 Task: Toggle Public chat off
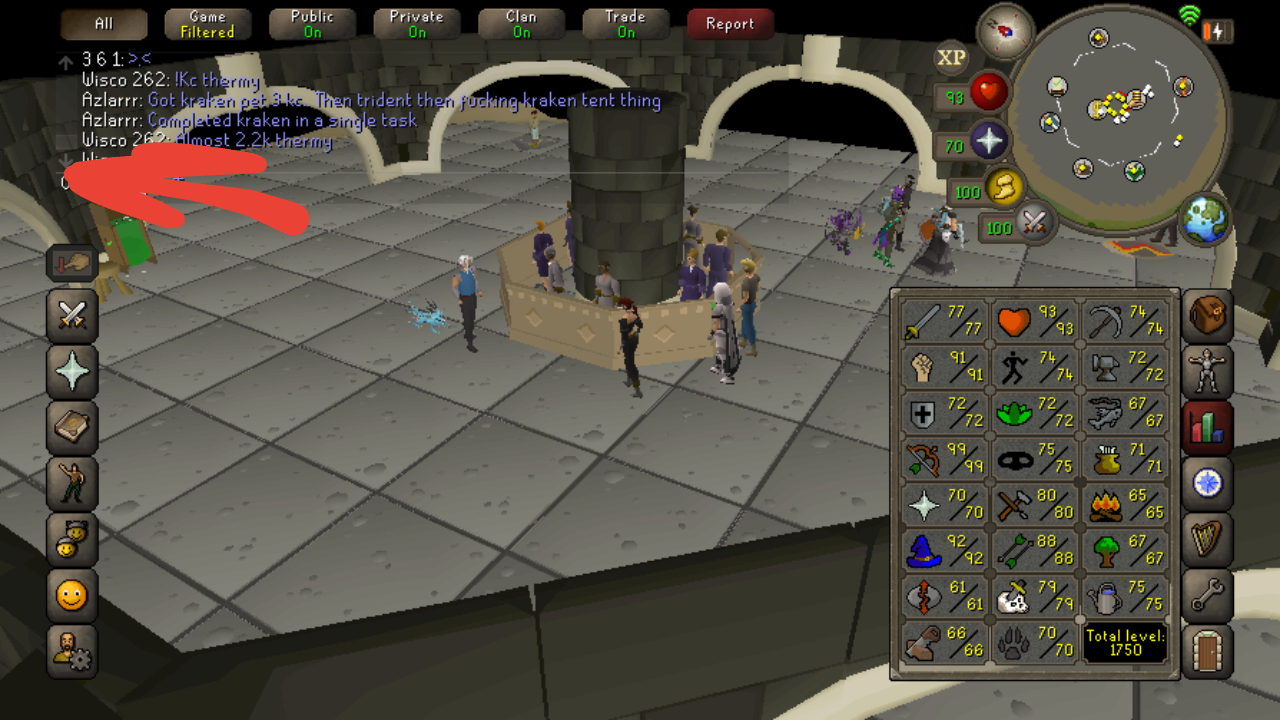tap(312, 22)
